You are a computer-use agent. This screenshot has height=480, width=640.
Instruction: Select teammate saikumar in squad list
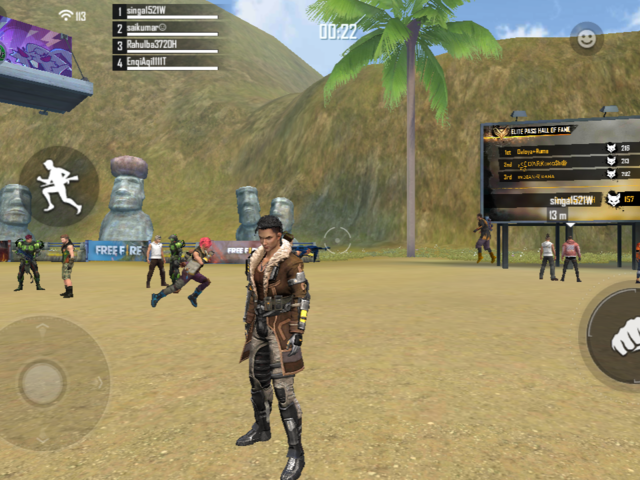[165, 29]
